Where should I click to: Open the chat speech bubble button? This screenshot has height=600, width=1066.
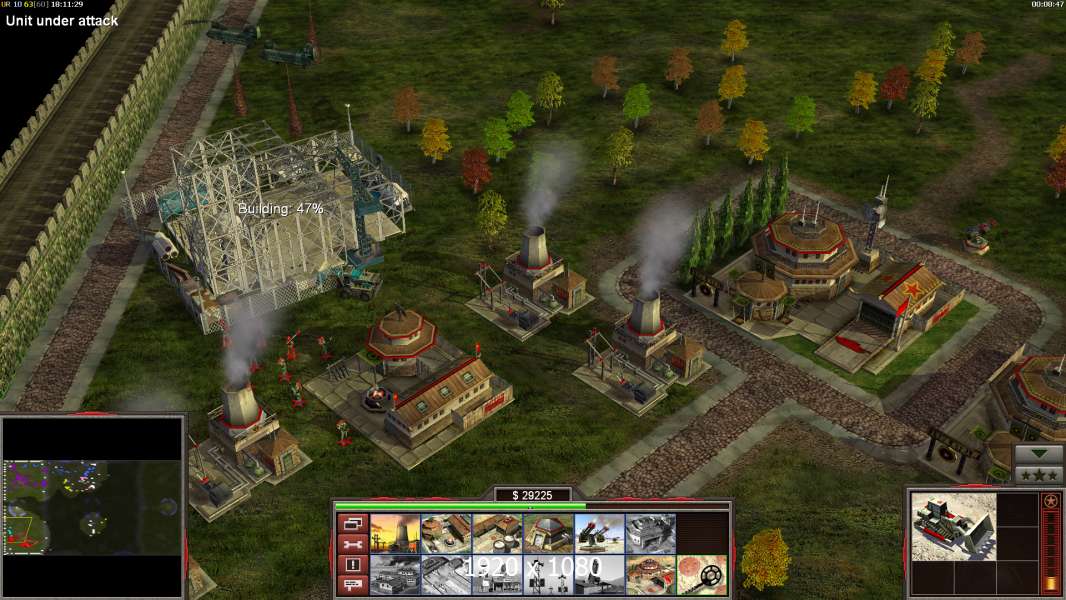tap(351, 585)
